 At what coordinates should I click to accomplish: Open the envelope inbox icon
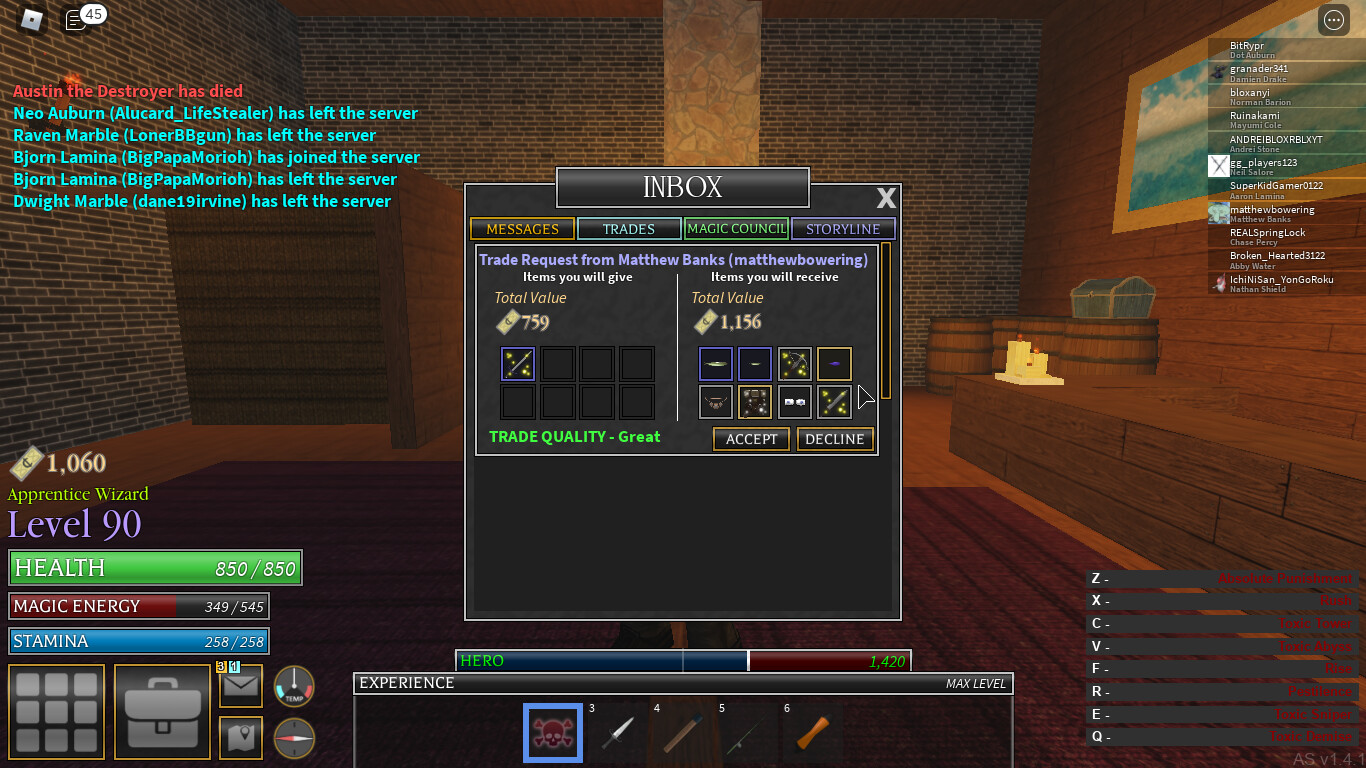coord(241,686)
